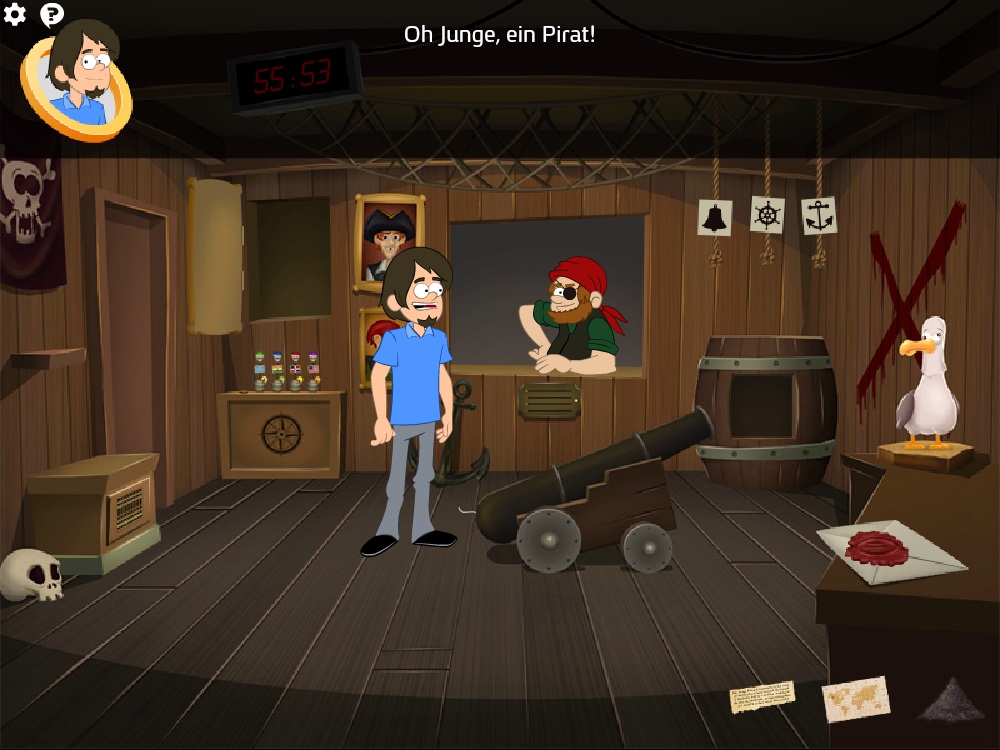
Task: Open the settings gear icon
Action: [x=14, y=14]
